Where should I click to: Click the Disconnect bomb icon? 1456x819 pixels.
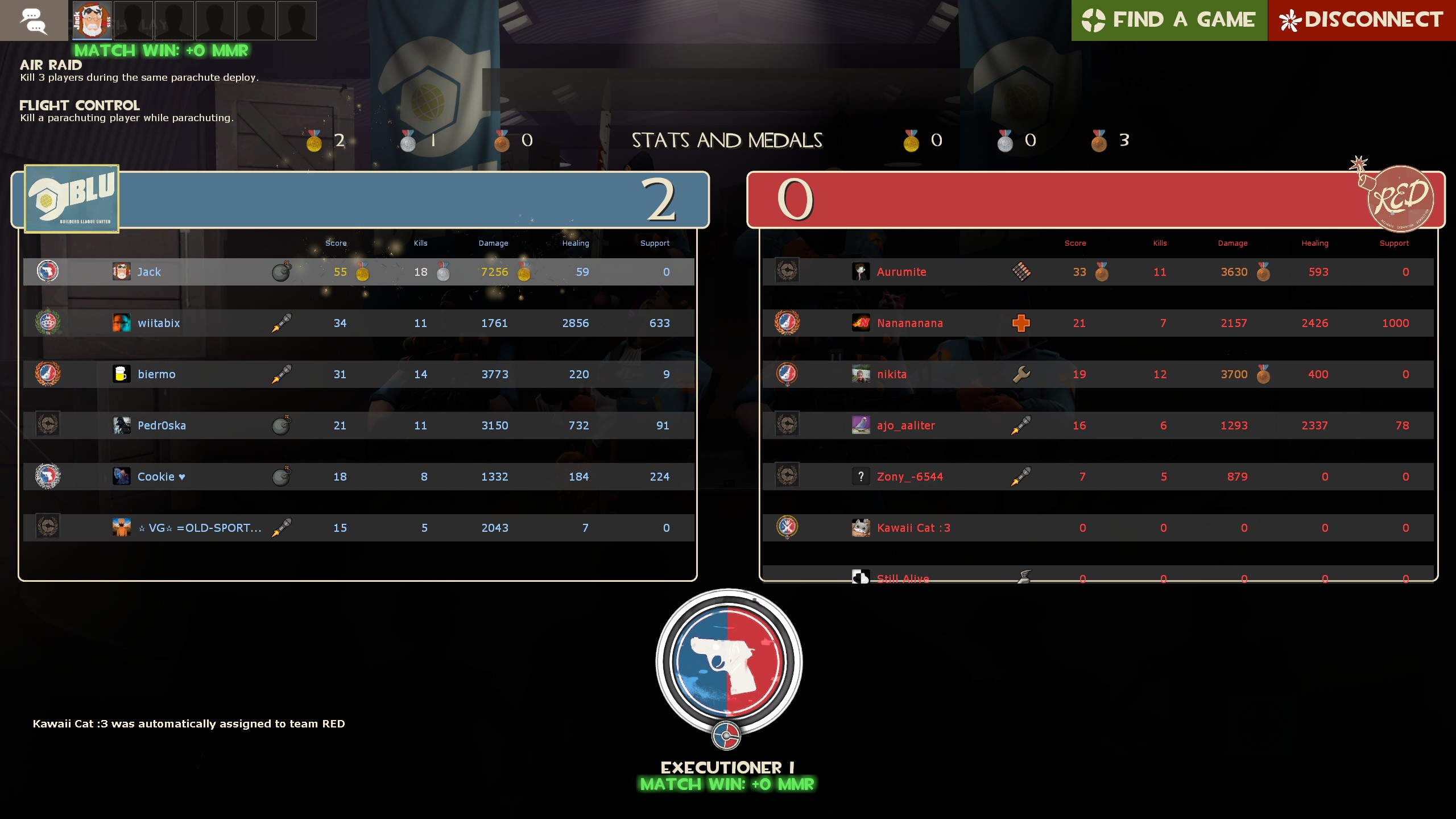[x=1289, y=20]
